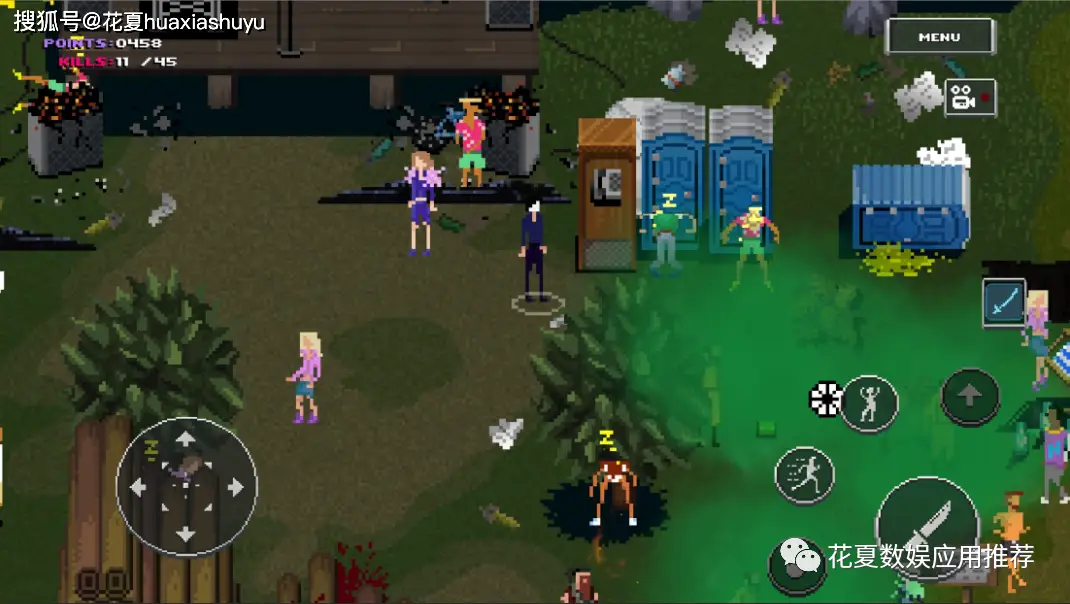Activate the sprint running-man button
Viewport: 1070px width, 604px height.
pos(804,475)
